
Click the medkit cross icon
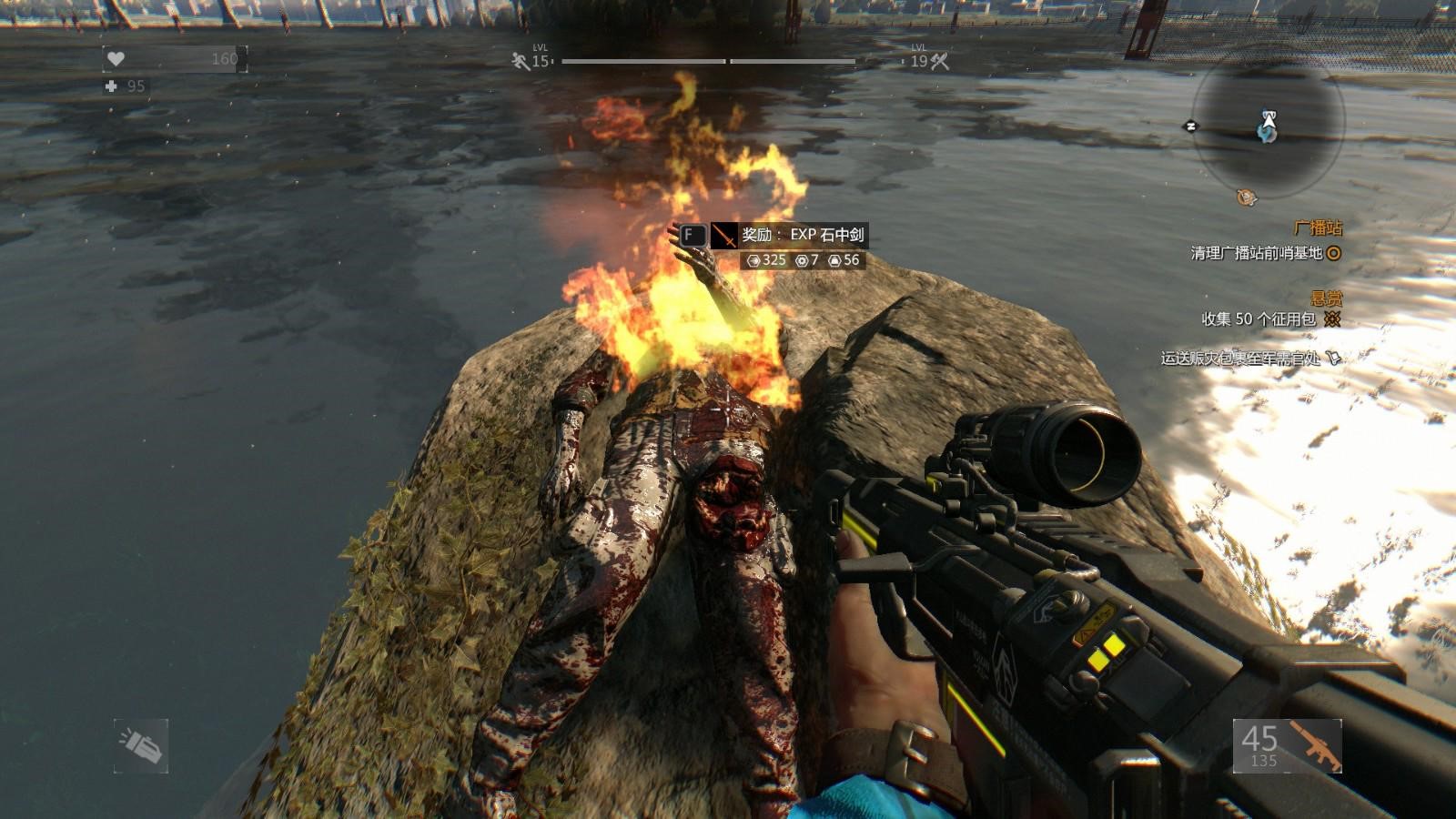point(112,86)
